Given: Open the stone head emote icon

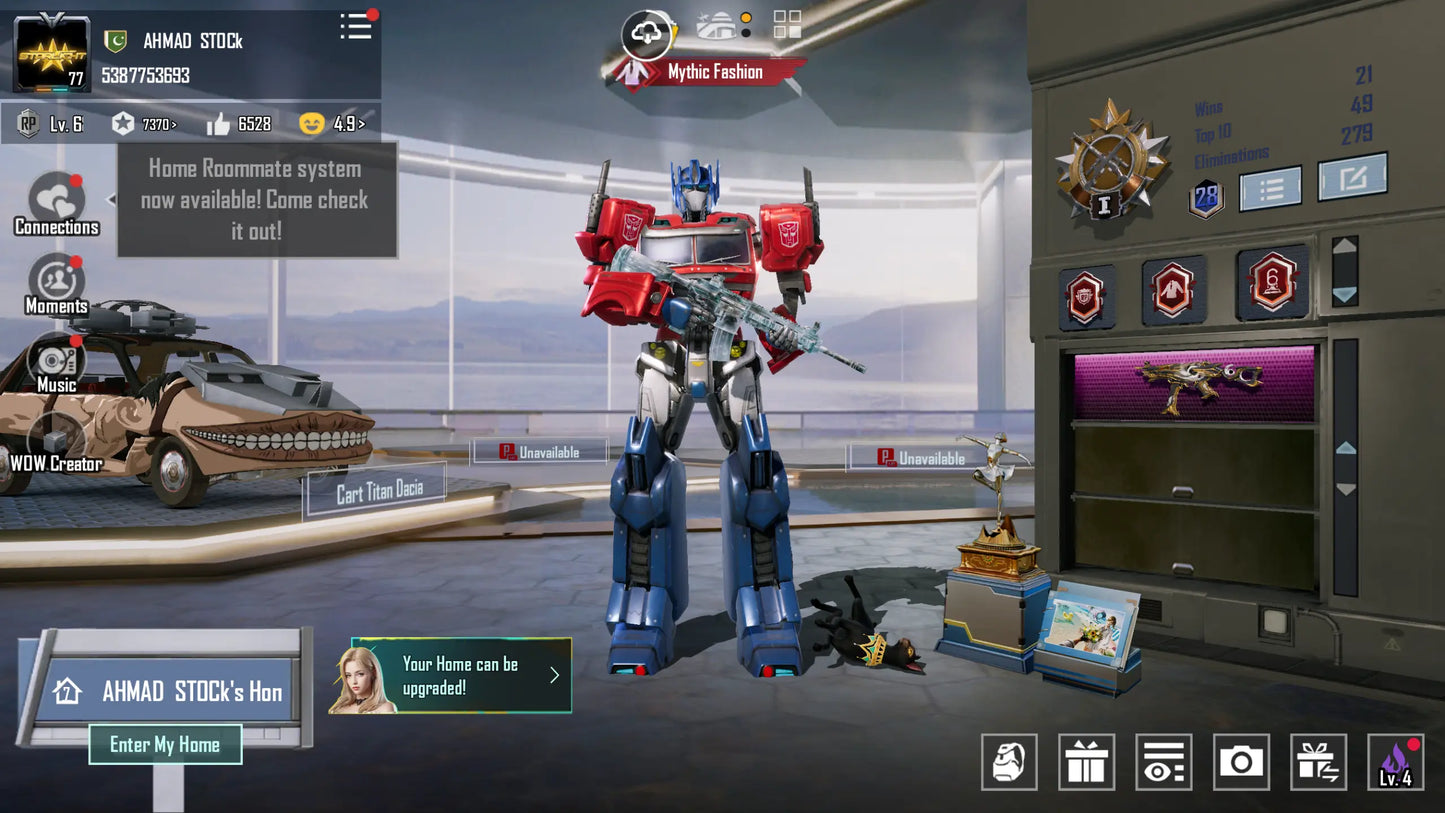Looking at the screenshot, I should pyautogui.click(x=1009, y=762).
